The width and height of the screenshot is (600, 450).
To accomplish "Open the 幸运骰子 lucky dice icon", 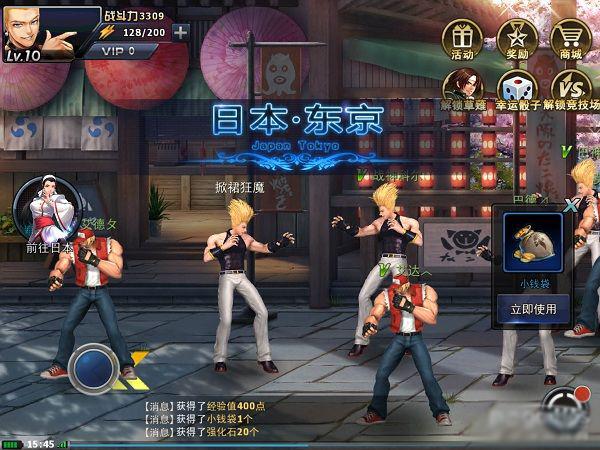I will [x=516, y=86].
